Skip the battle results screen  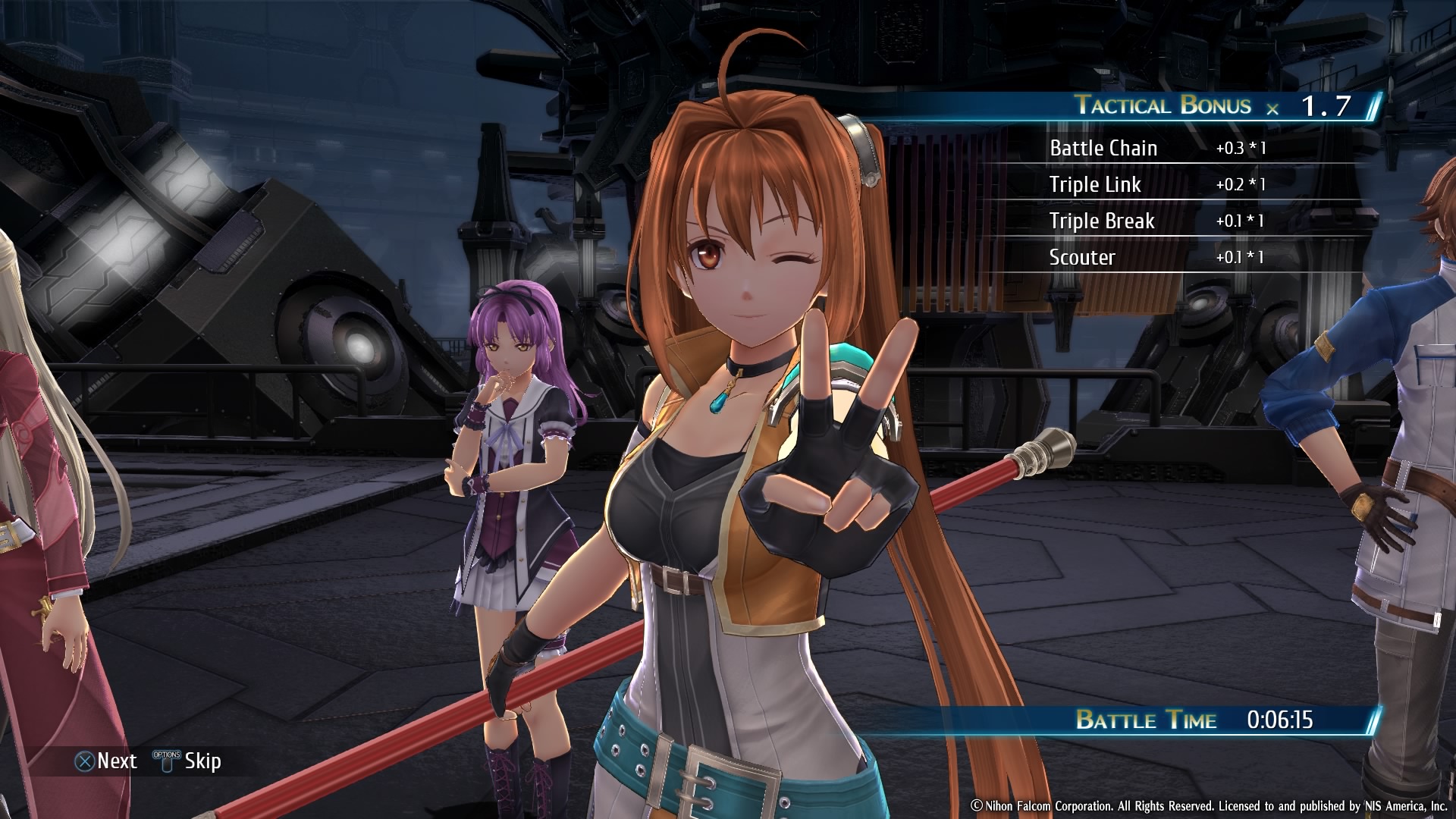click(x=188, y=761)
